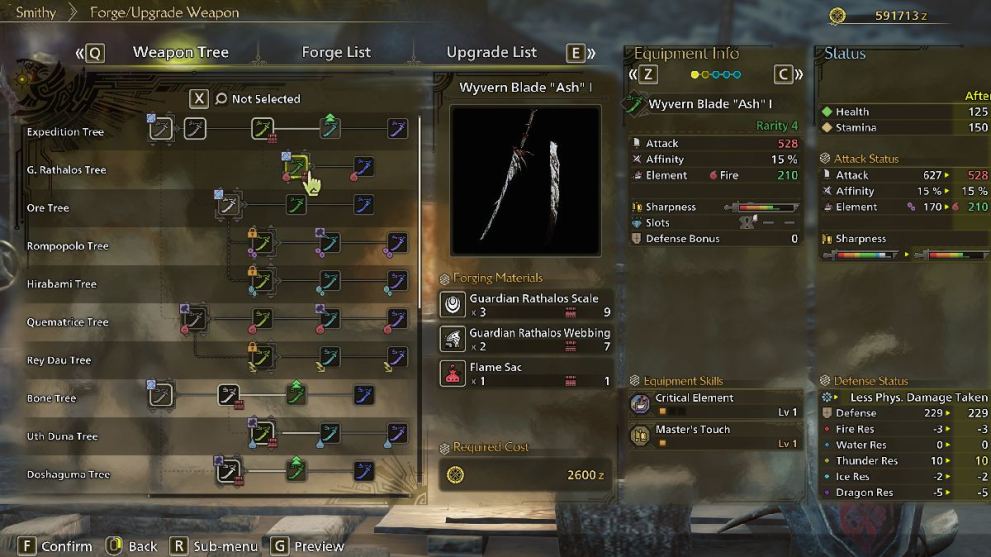This screenshot has width=991, height=557.
Task: Select the Hirabami Tree row label
Action: pyautogui.click(x=62, y=284)
